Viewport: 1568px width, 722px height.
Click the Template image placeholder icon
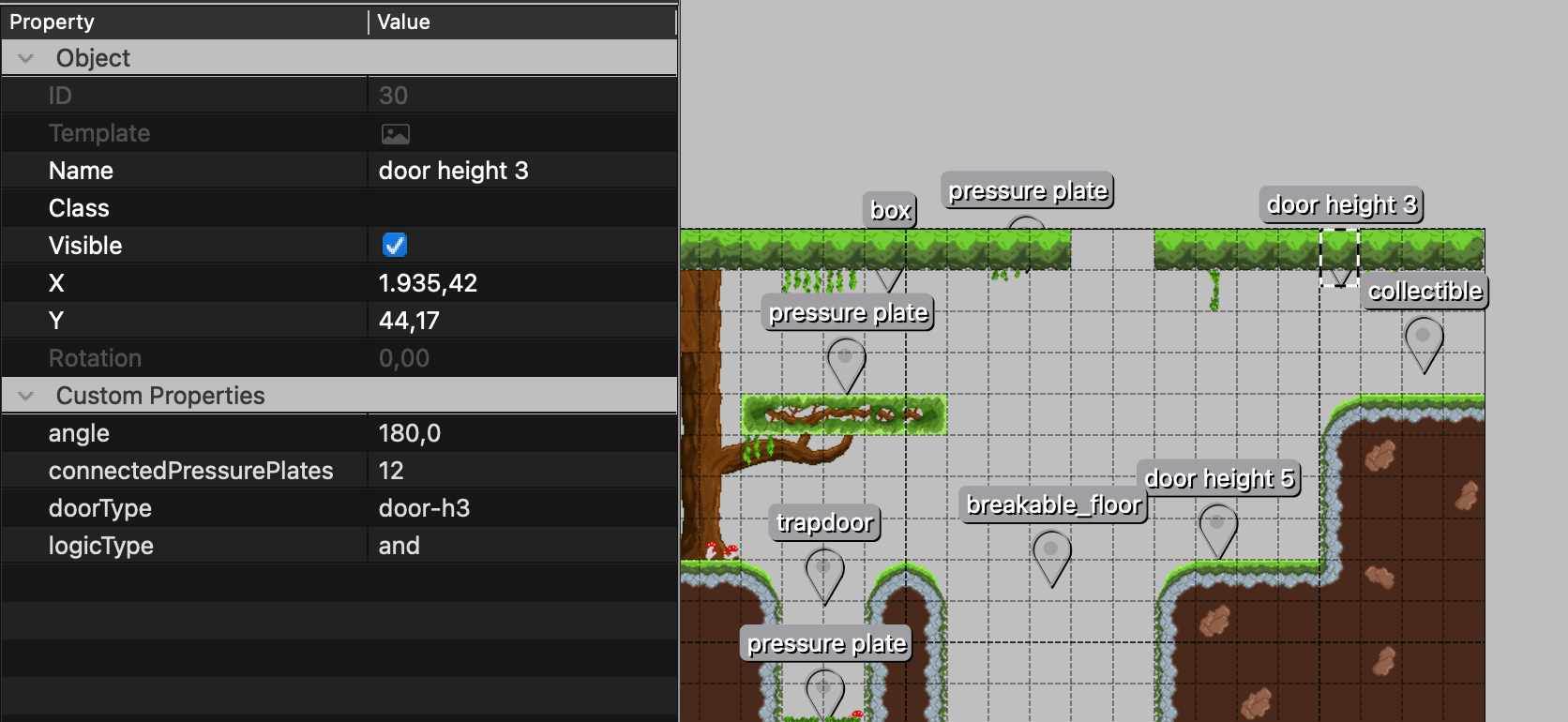[x=396, y=132]
